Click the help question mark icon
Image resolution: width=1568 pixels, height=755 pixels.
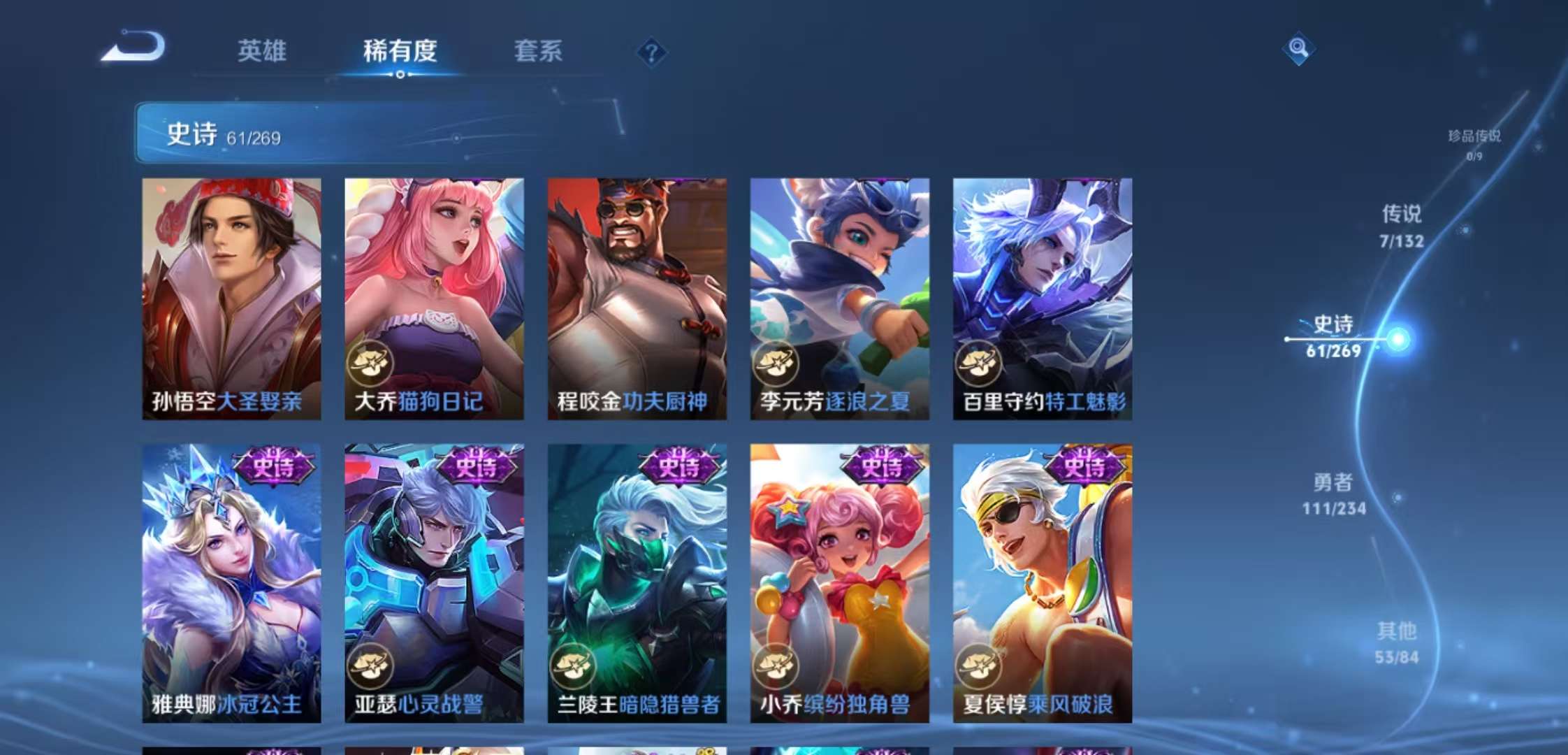tap(652, 50)
